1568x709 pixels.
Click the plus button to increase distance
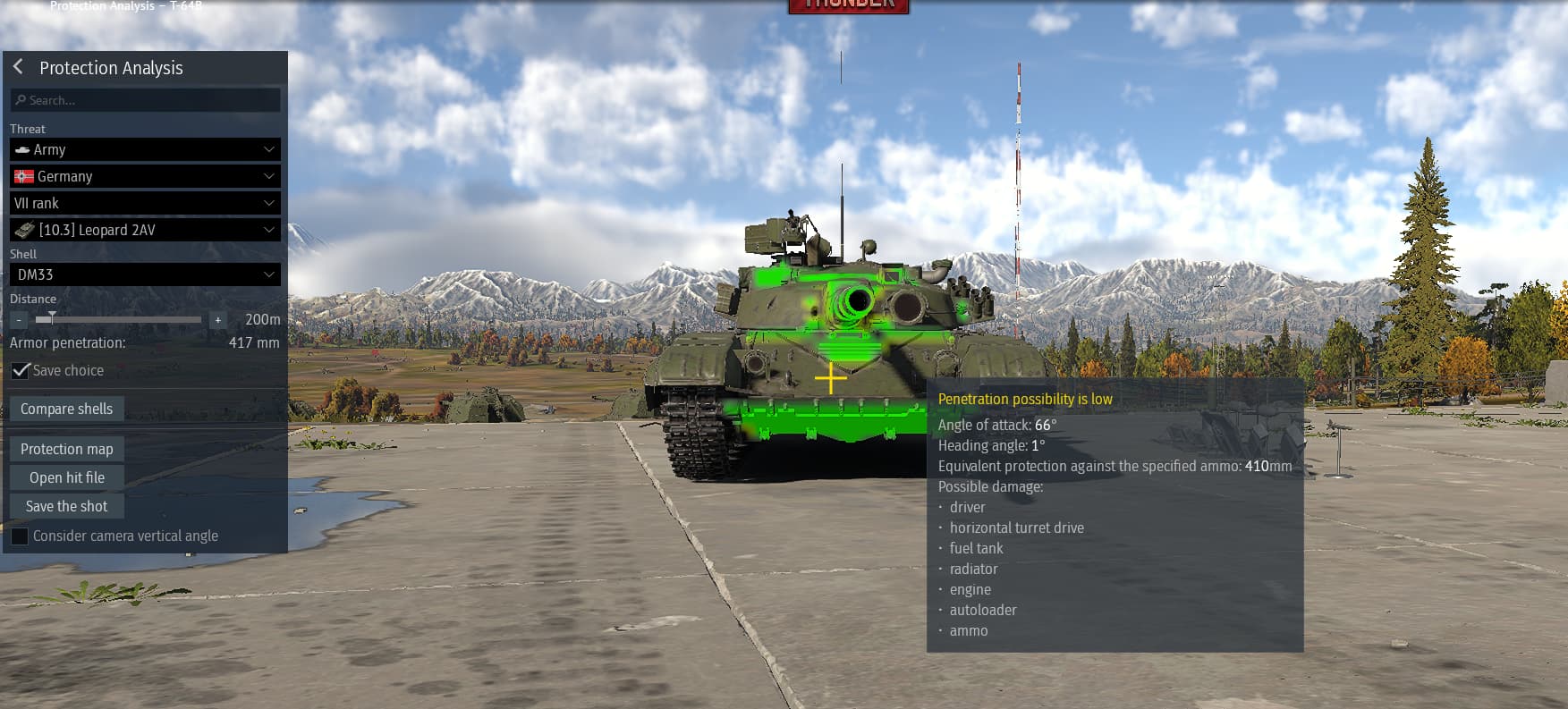coord(216,319)
